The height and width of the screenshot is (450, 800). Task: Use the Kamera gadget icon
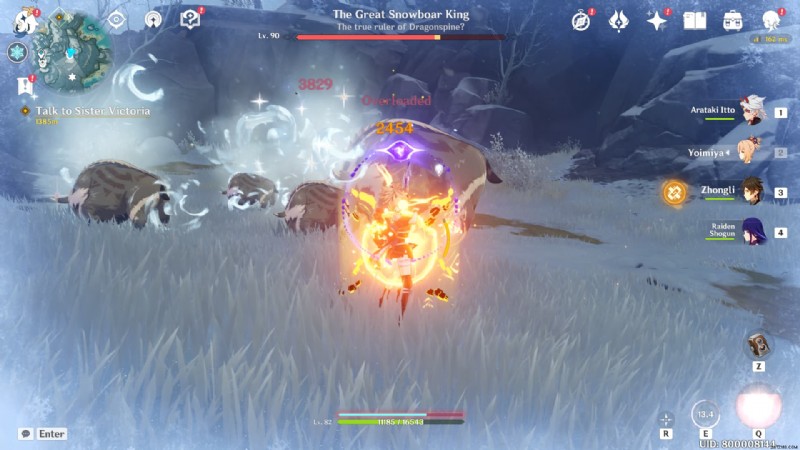[x=757, y=345]
